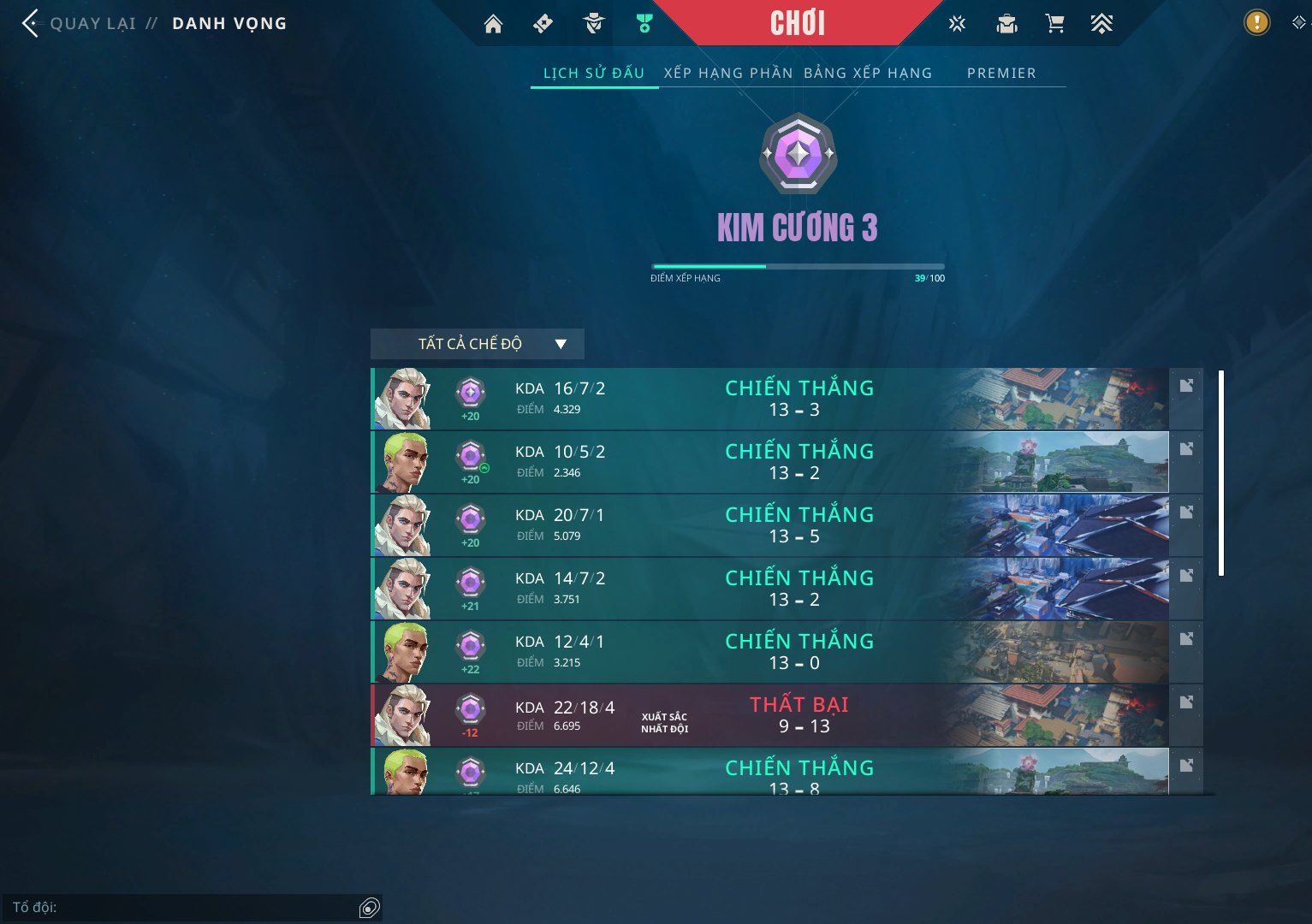Image resolution: width=1312 pixels, height=924 pixels.
Task: Open the store shopping cart icon
Action: pyautogui.click(x=1054, y=24)
